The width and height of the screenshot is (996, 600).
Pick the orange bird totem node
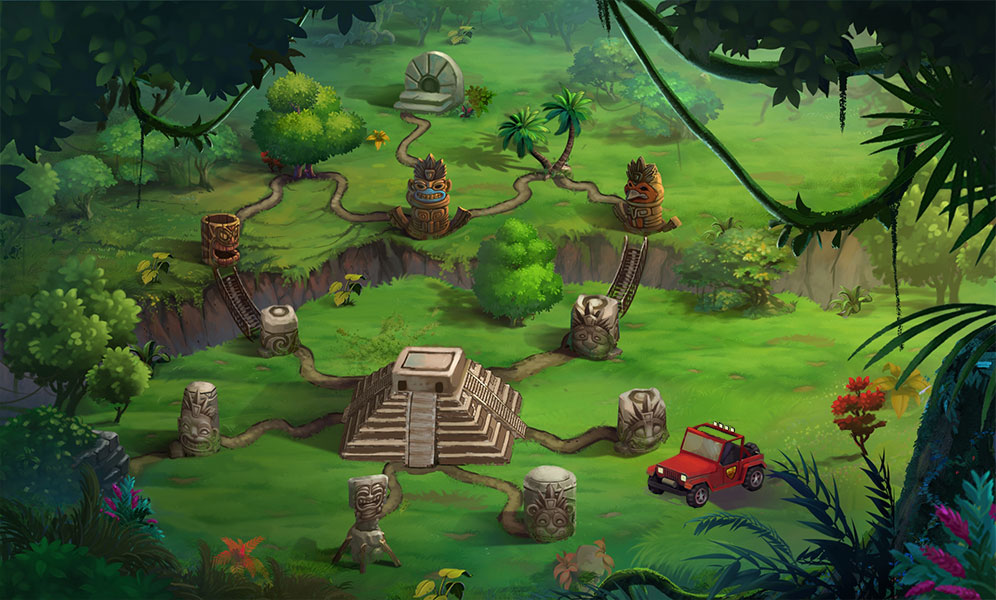click(x=643, y=195)
